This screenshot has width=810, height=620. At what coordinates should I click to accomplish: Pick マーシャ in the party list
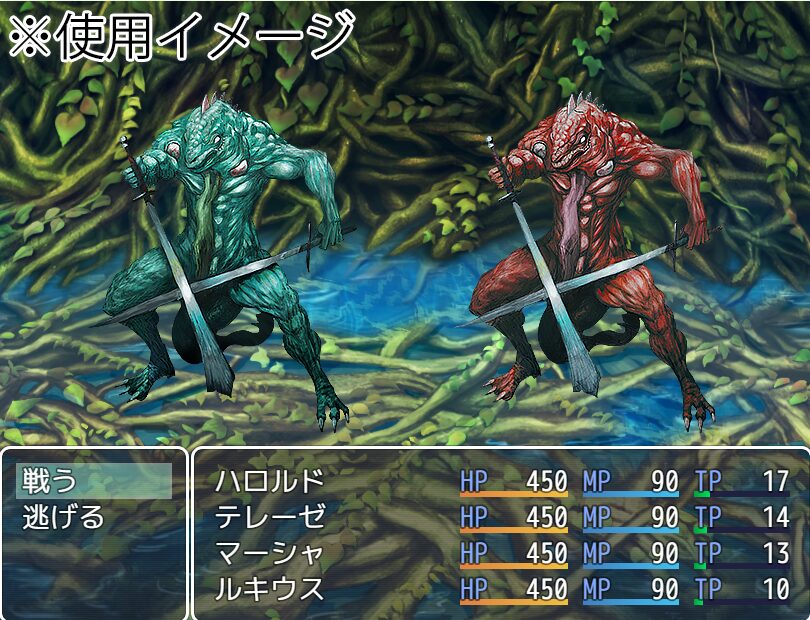tap(269, 553)
